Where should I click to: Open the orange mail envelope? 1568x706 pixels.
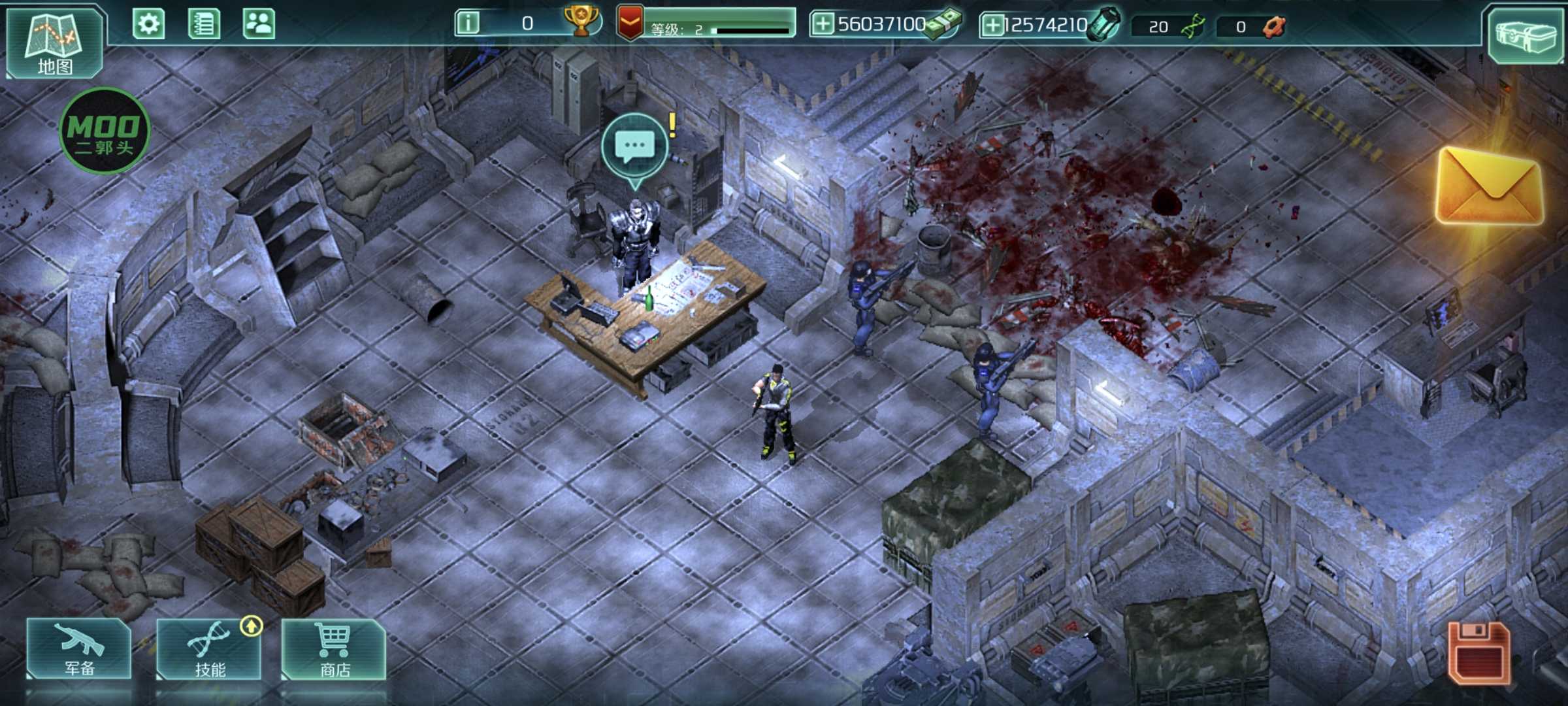point(1489,187)
